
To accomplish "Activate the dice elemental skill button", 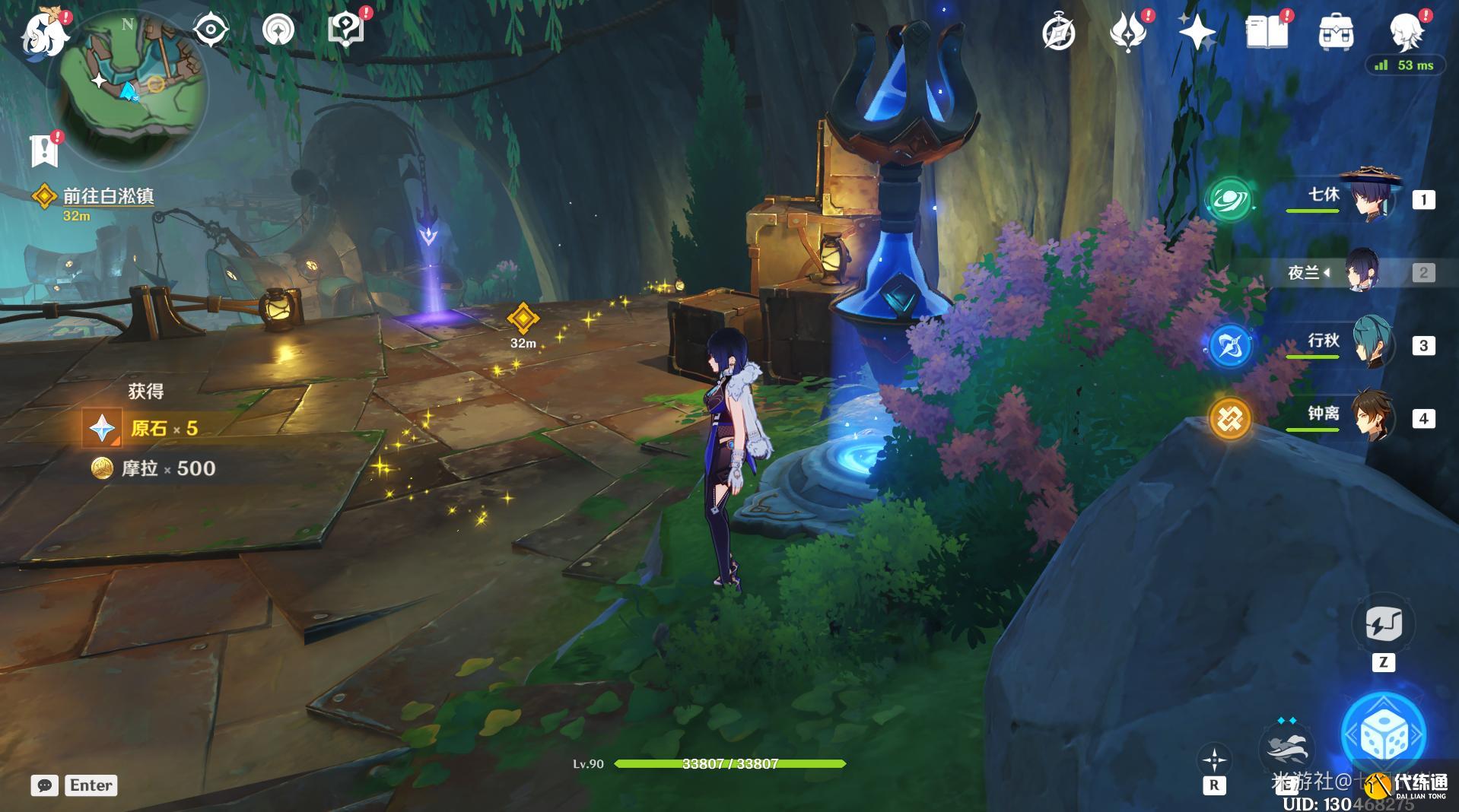I will pos(1383,734).
